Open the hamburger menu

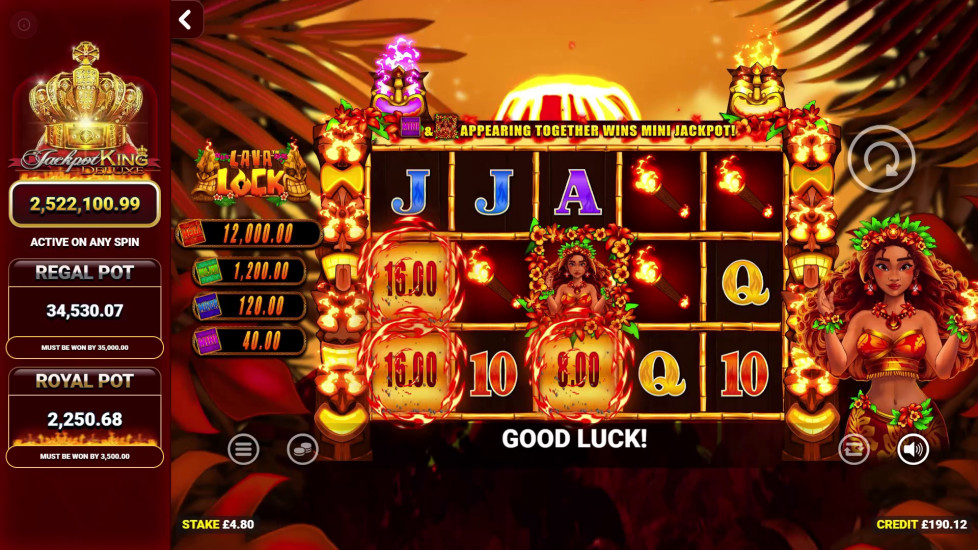243,449
